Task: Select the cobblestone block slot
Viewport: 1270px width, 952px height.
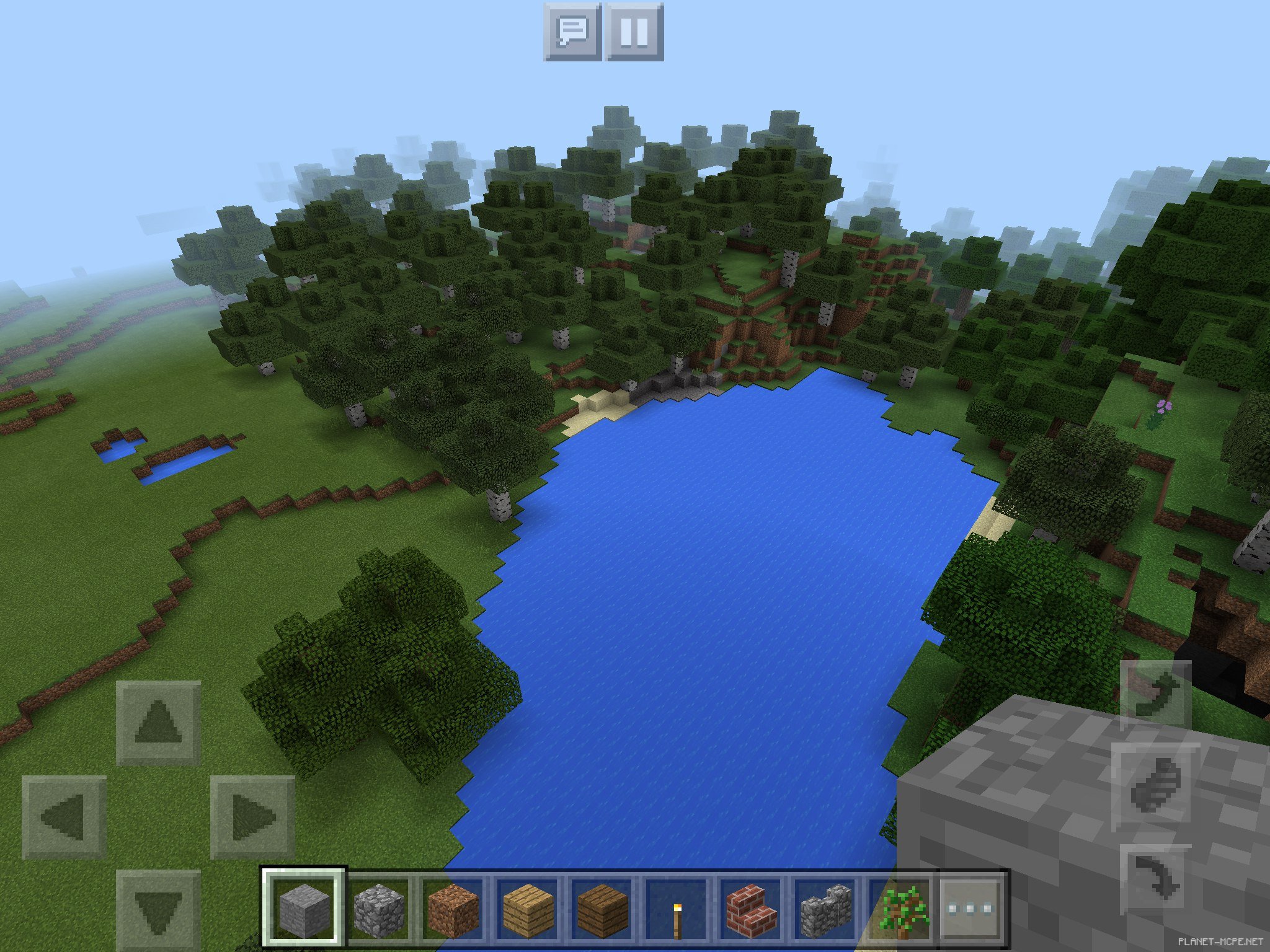Action: pos(378,908)
